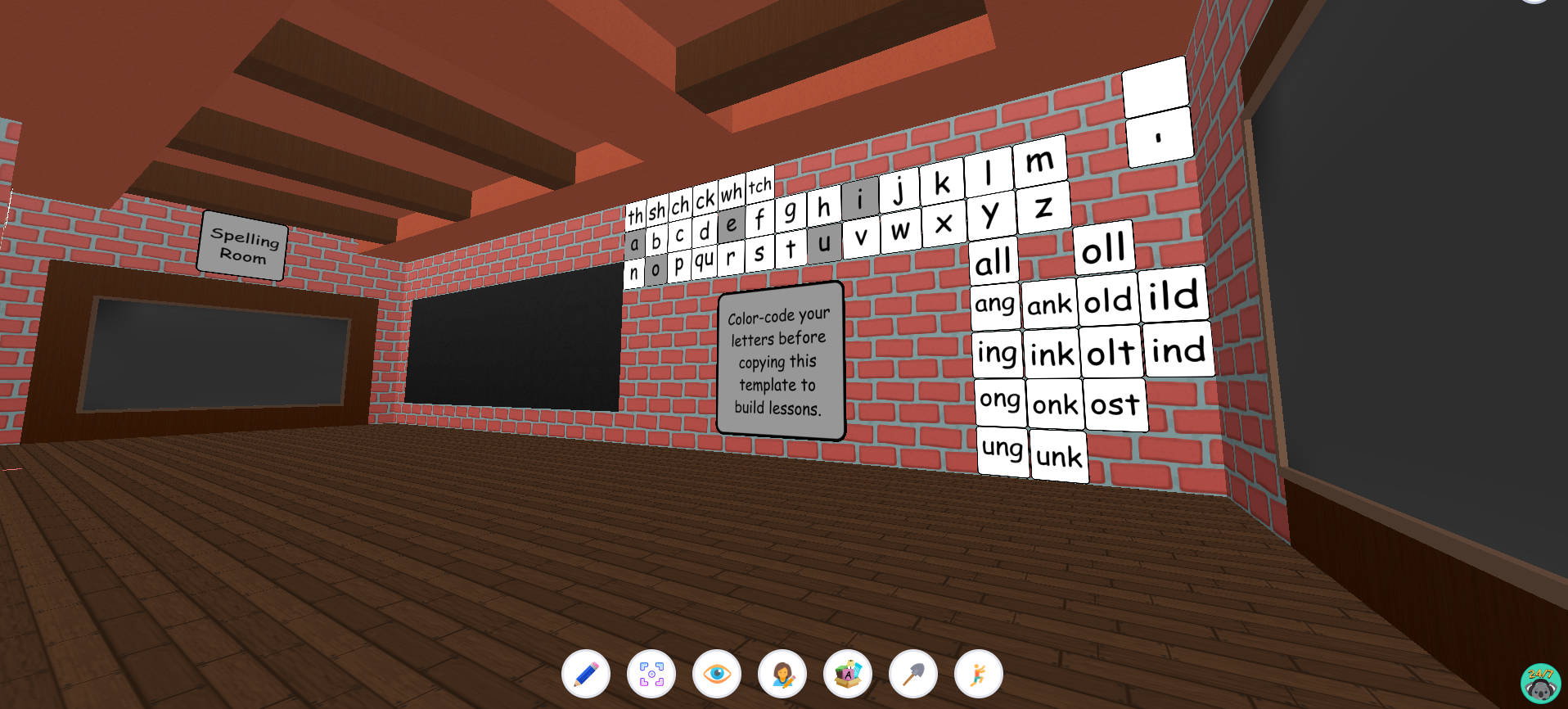Select the pencil drawing tool
Image resolution: width=1568 pixels, height=709 pixels.
pos(587,673)
